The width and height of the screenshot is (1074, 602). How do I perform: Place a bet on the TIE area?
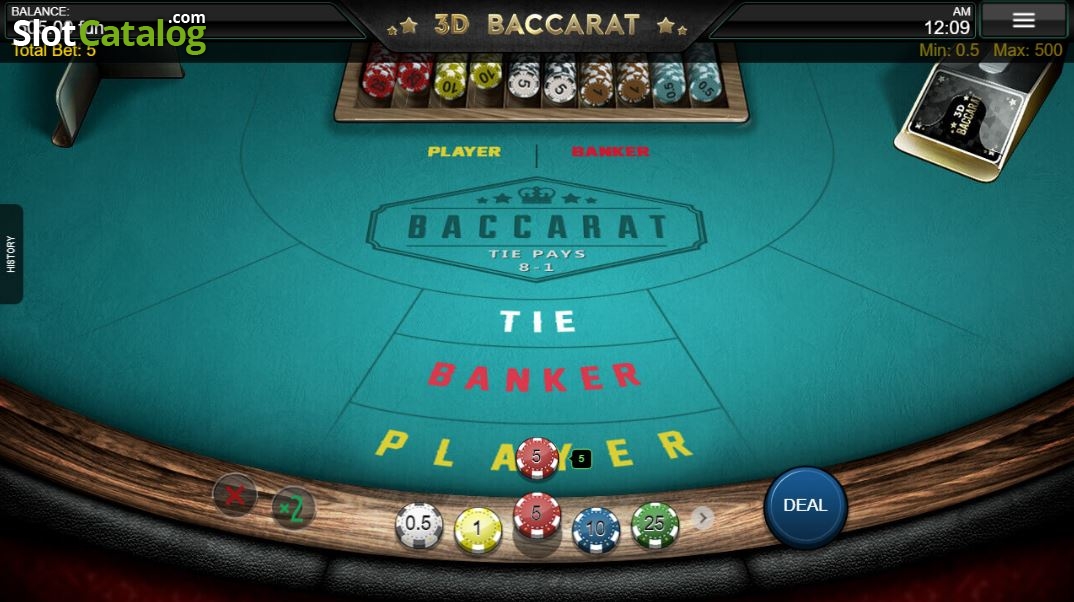(x=538, y=321)
